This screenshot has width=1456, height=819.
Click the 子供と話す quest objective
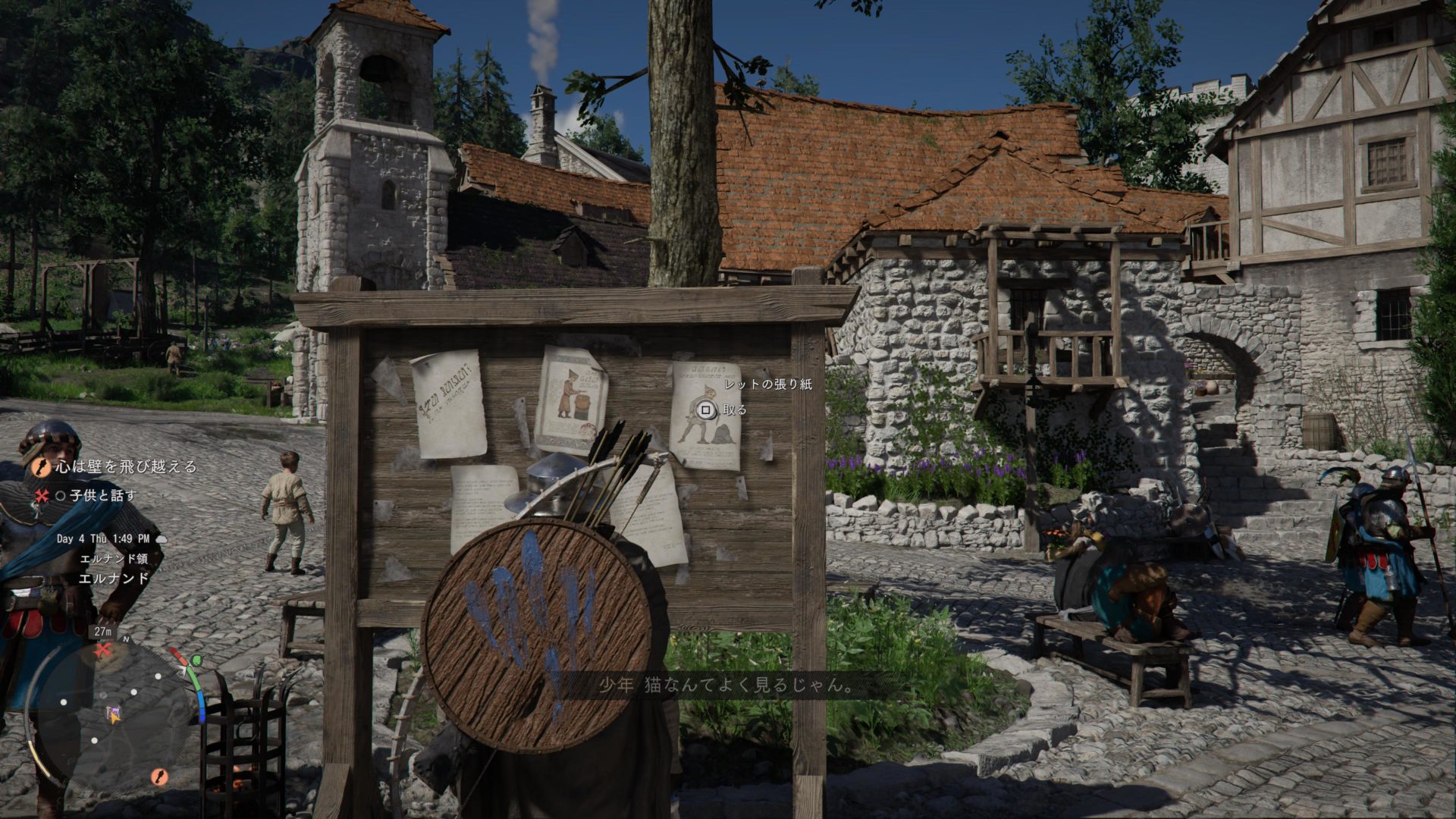[103, 496]
